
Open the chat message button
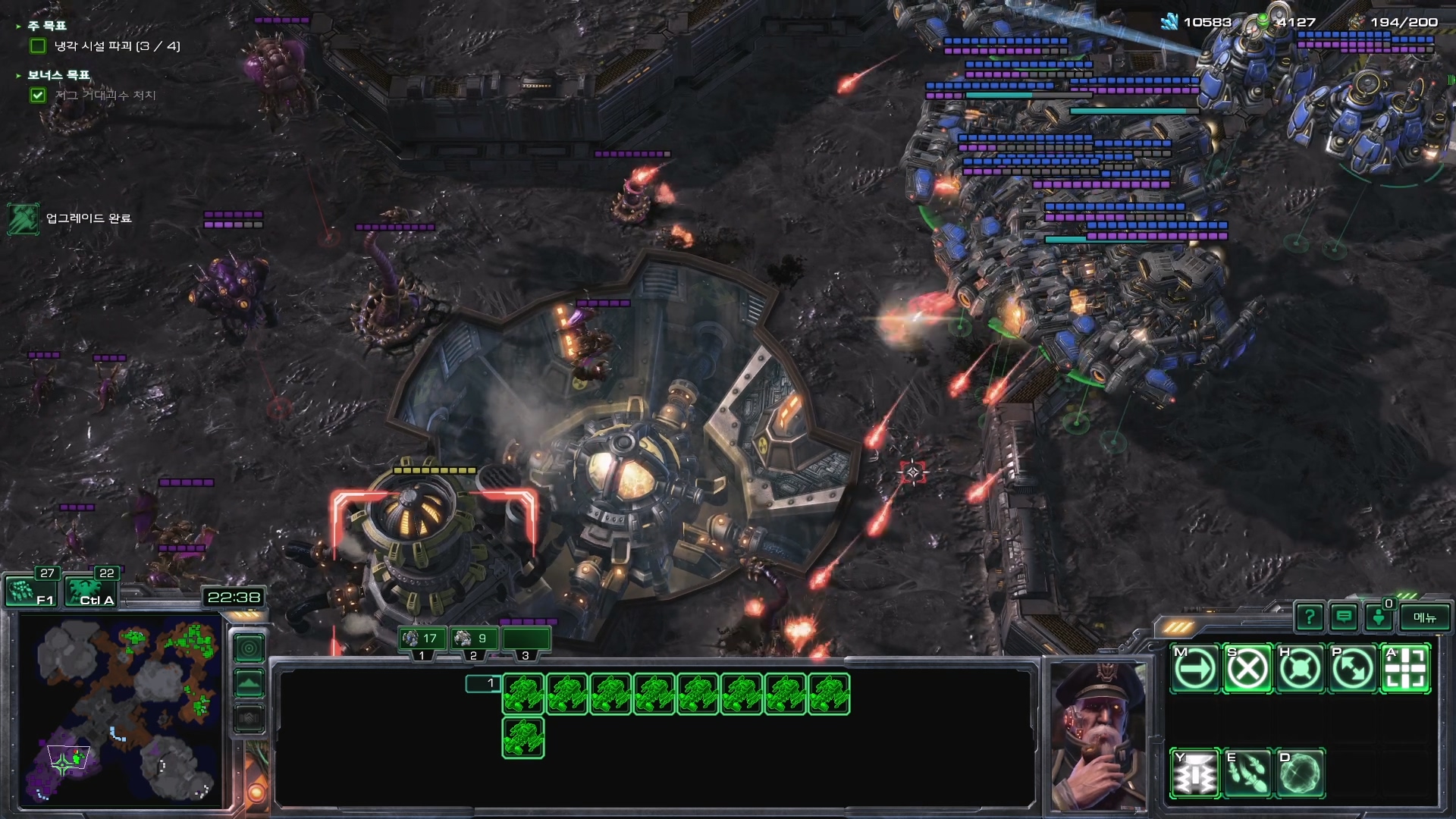(1344, 618)
